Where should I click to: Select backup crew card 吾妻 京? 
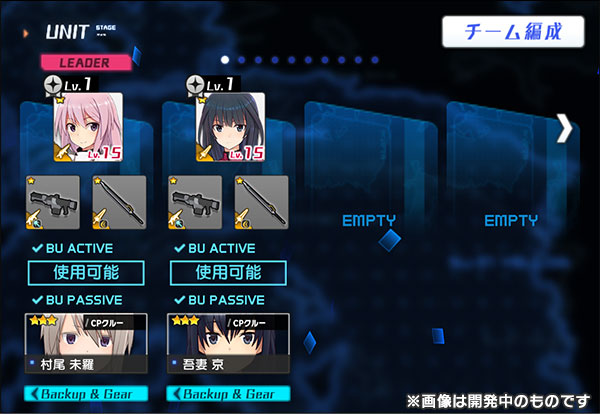click(228, 343)
